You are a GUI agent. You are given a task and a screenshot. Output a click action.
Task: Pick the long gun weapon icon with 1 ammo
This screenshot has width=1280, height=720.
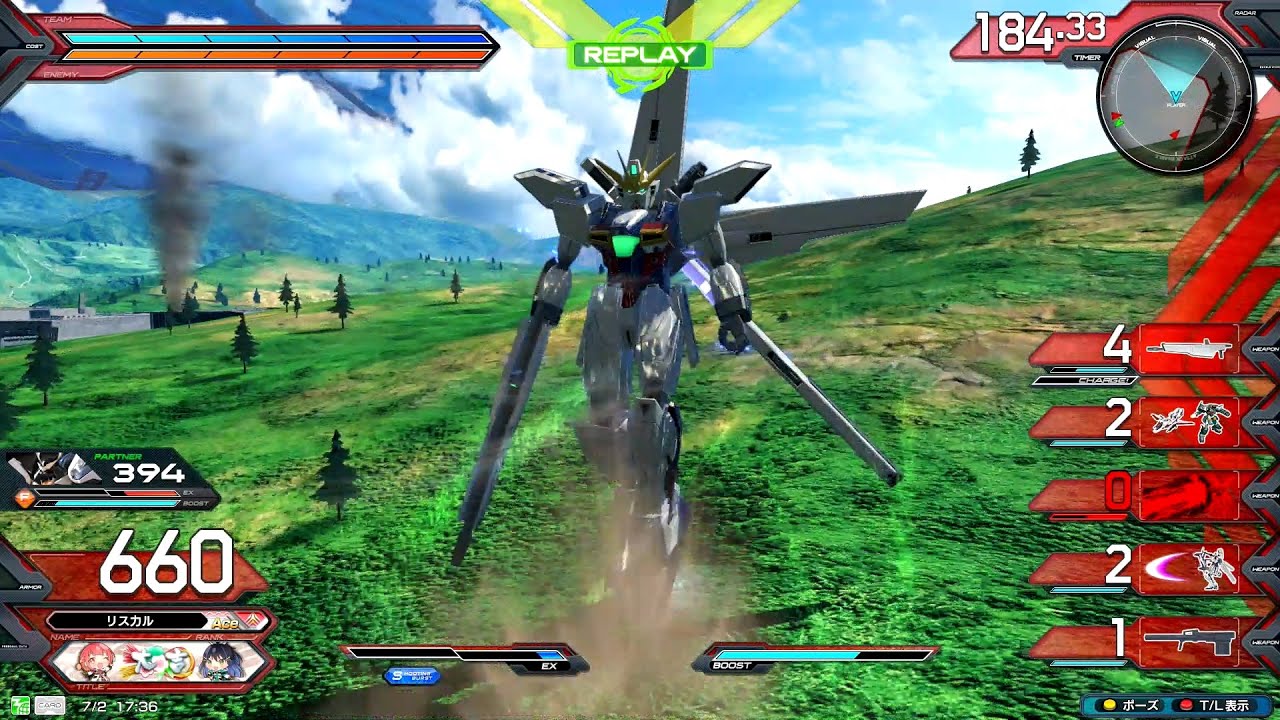[1188, 641]
